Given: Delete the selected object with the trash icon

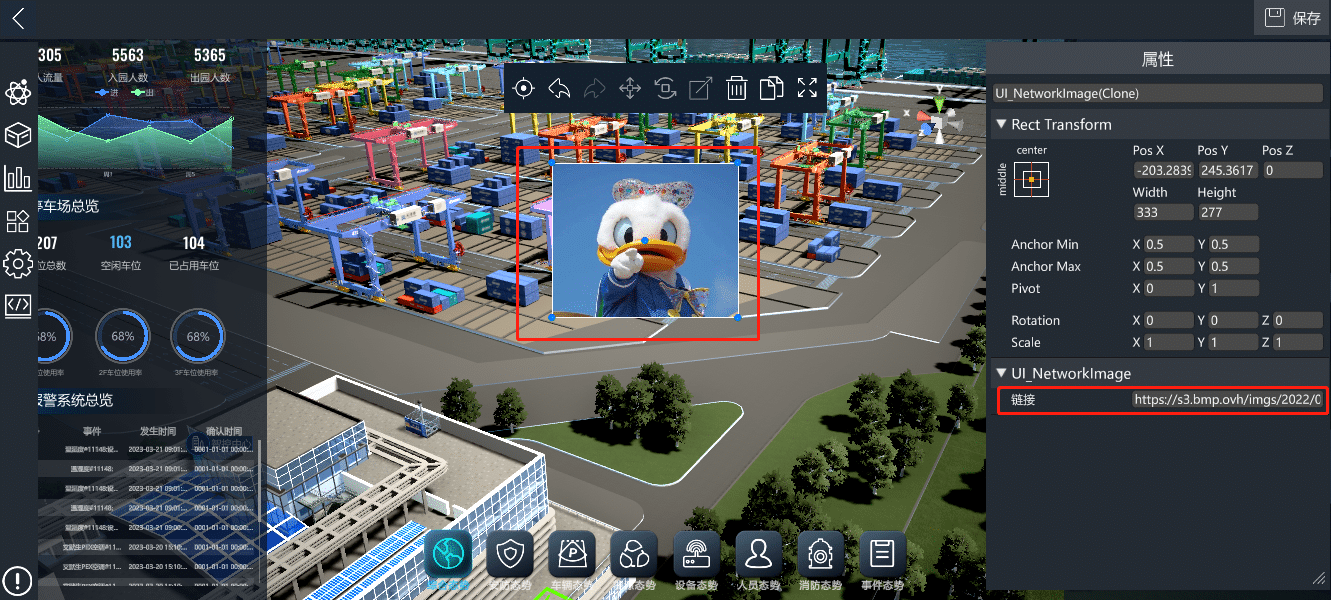Looking at the screenshot, I should tap(736, 88).
